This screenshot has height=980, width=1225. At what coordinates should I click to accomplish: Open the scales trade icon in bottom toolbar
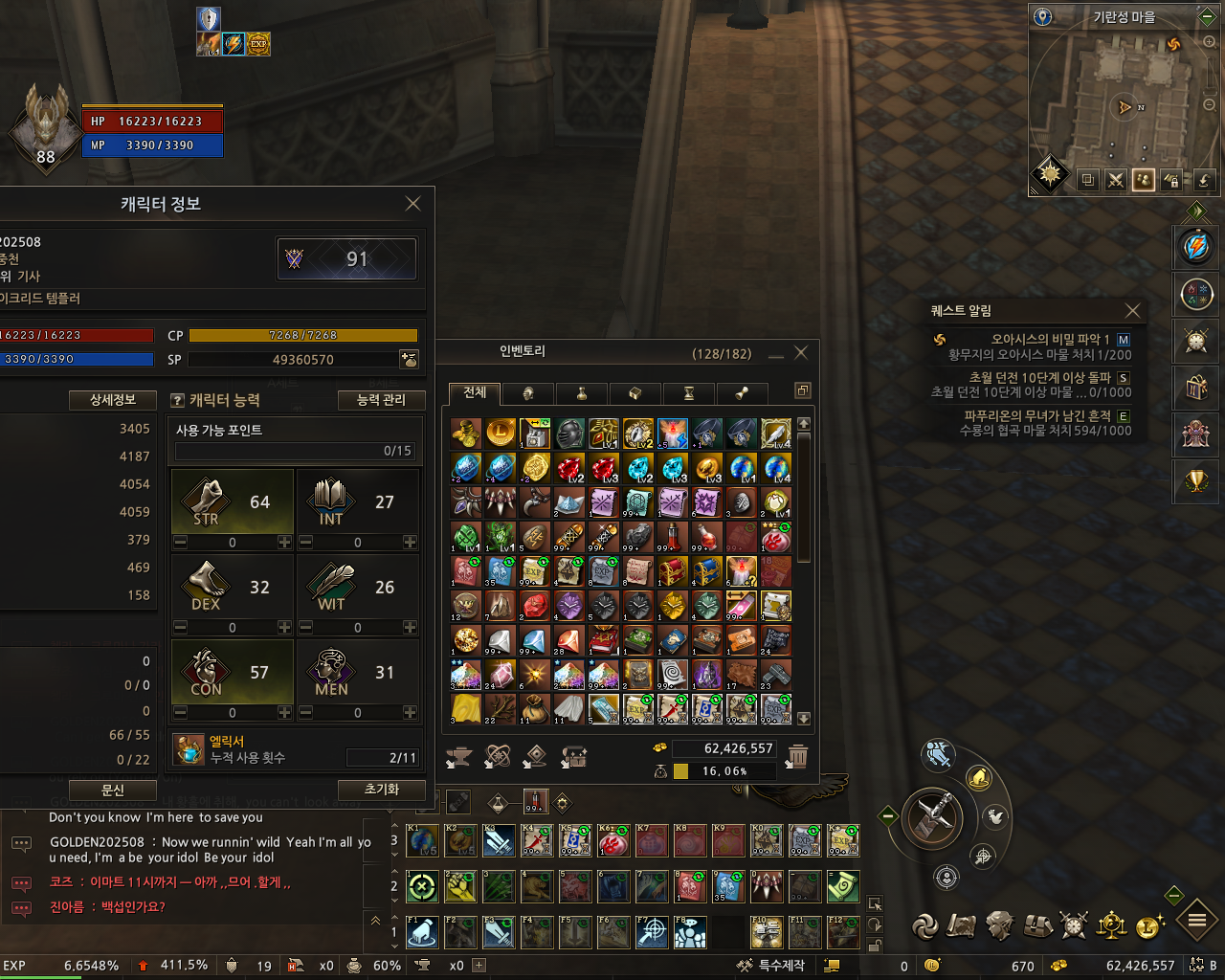(1110, 925)
